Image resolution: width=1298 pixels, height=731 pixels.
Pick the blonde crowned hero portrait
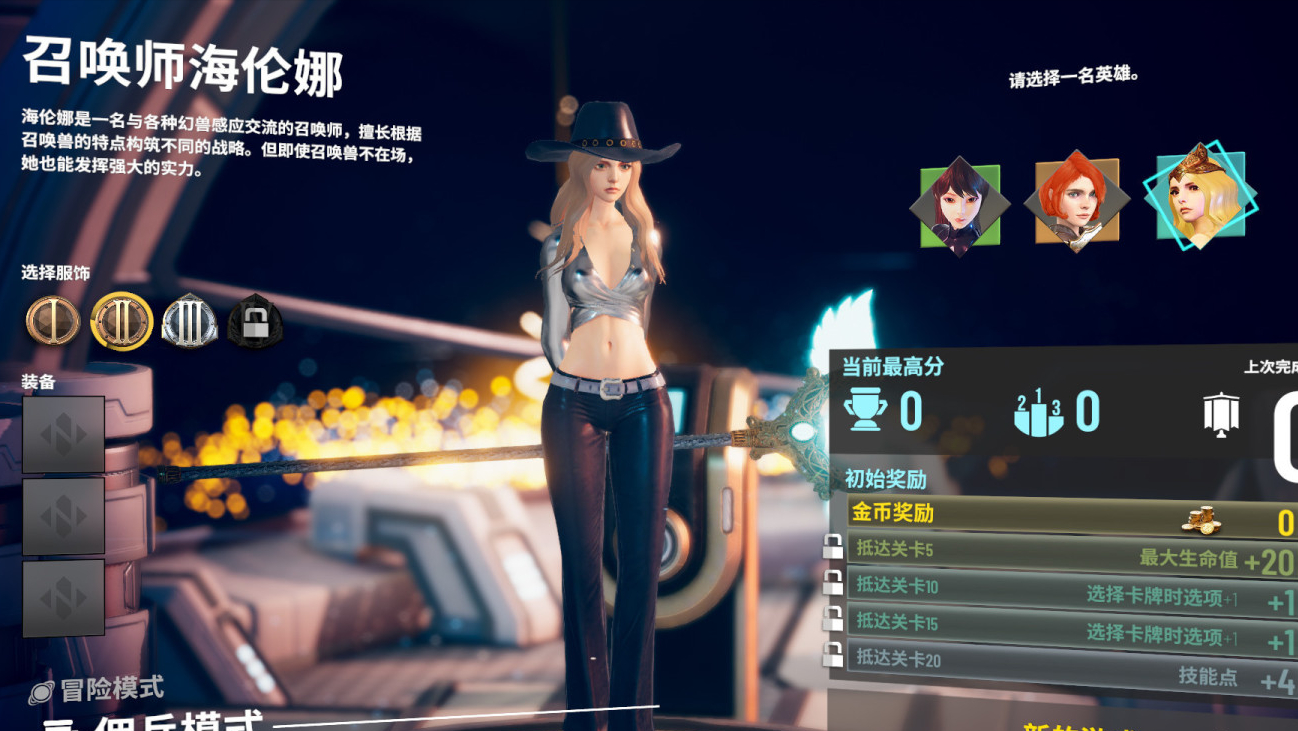tap(1199, 196)
